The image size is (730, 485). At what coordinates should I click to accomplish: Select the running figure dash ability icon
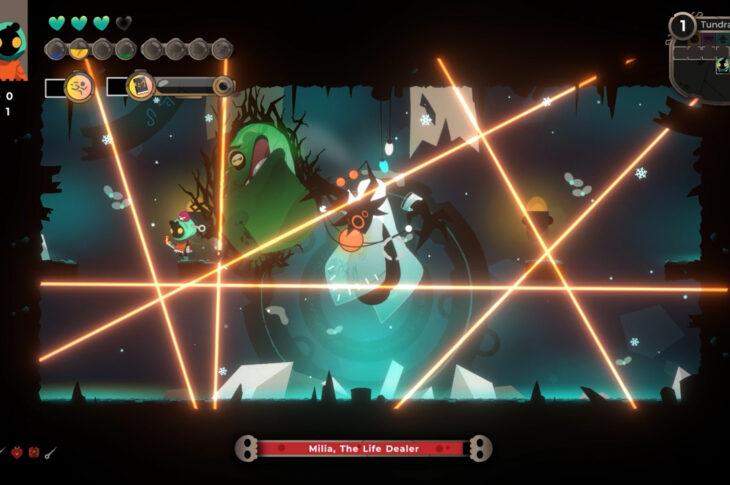pyautogui.click(x=79, y=87)
